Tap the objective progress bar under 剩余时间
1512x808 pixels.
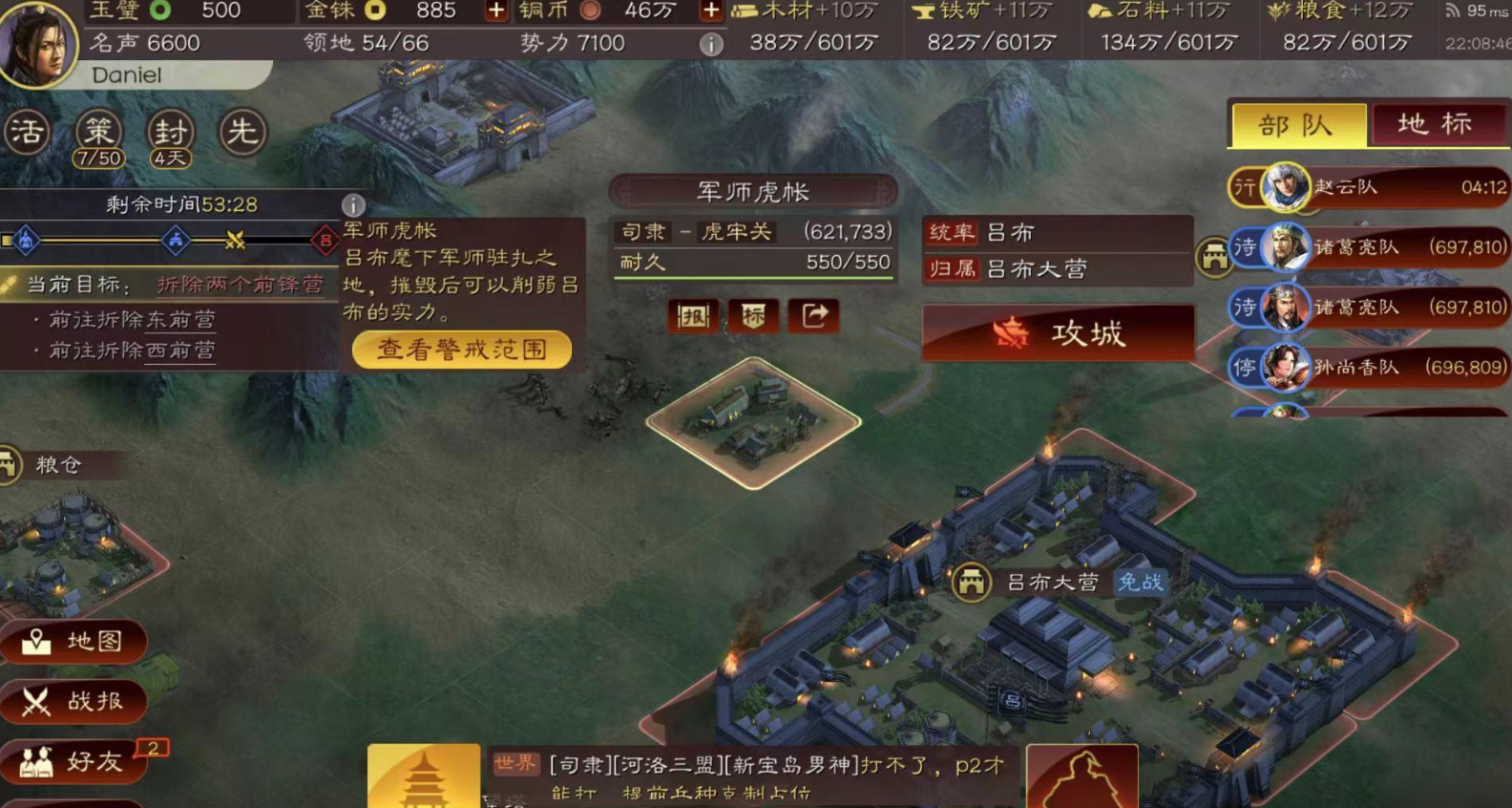[172, 239]
